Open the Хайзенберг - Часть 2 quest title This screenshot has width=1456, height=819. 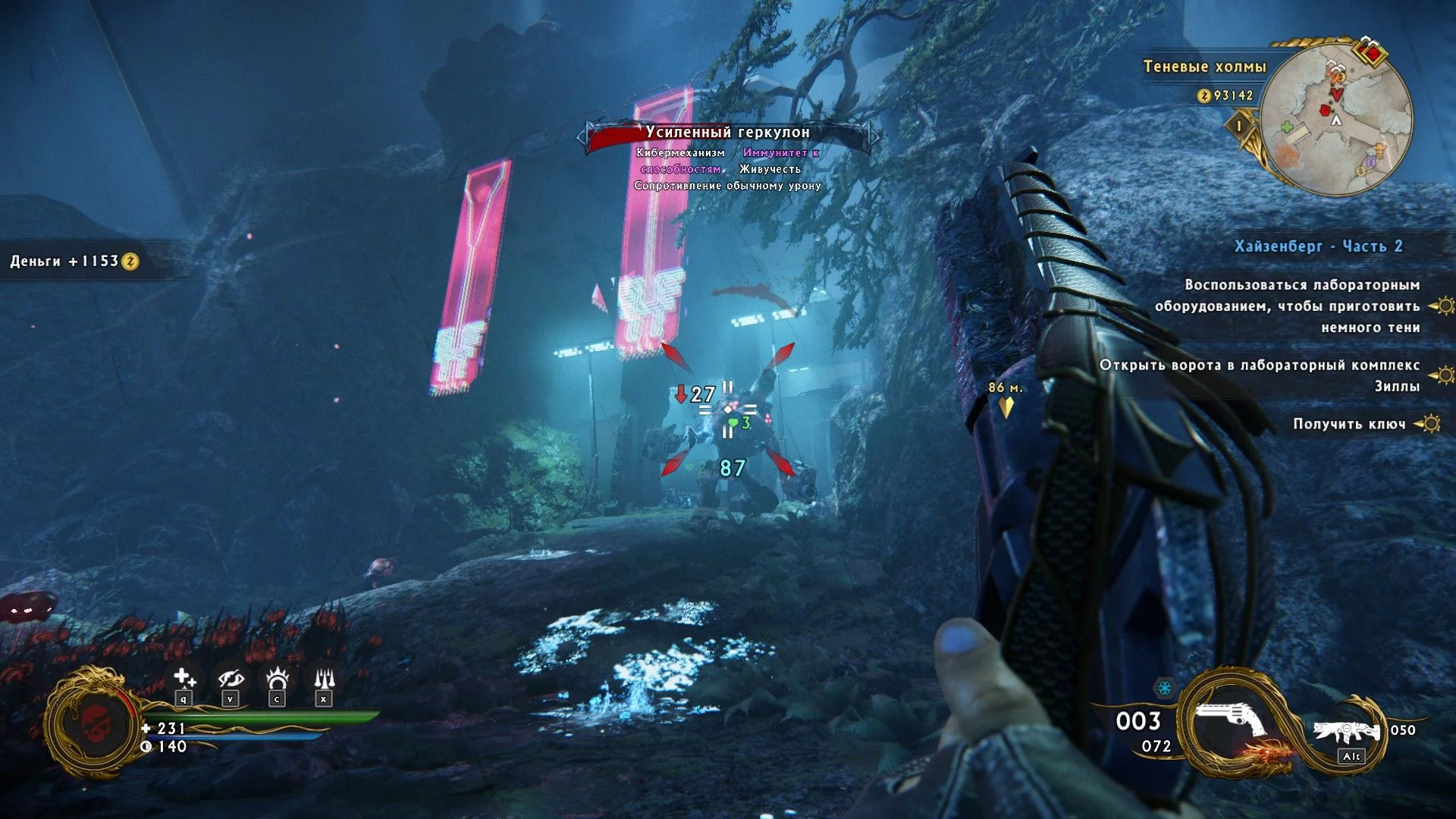coord(1318,246)
